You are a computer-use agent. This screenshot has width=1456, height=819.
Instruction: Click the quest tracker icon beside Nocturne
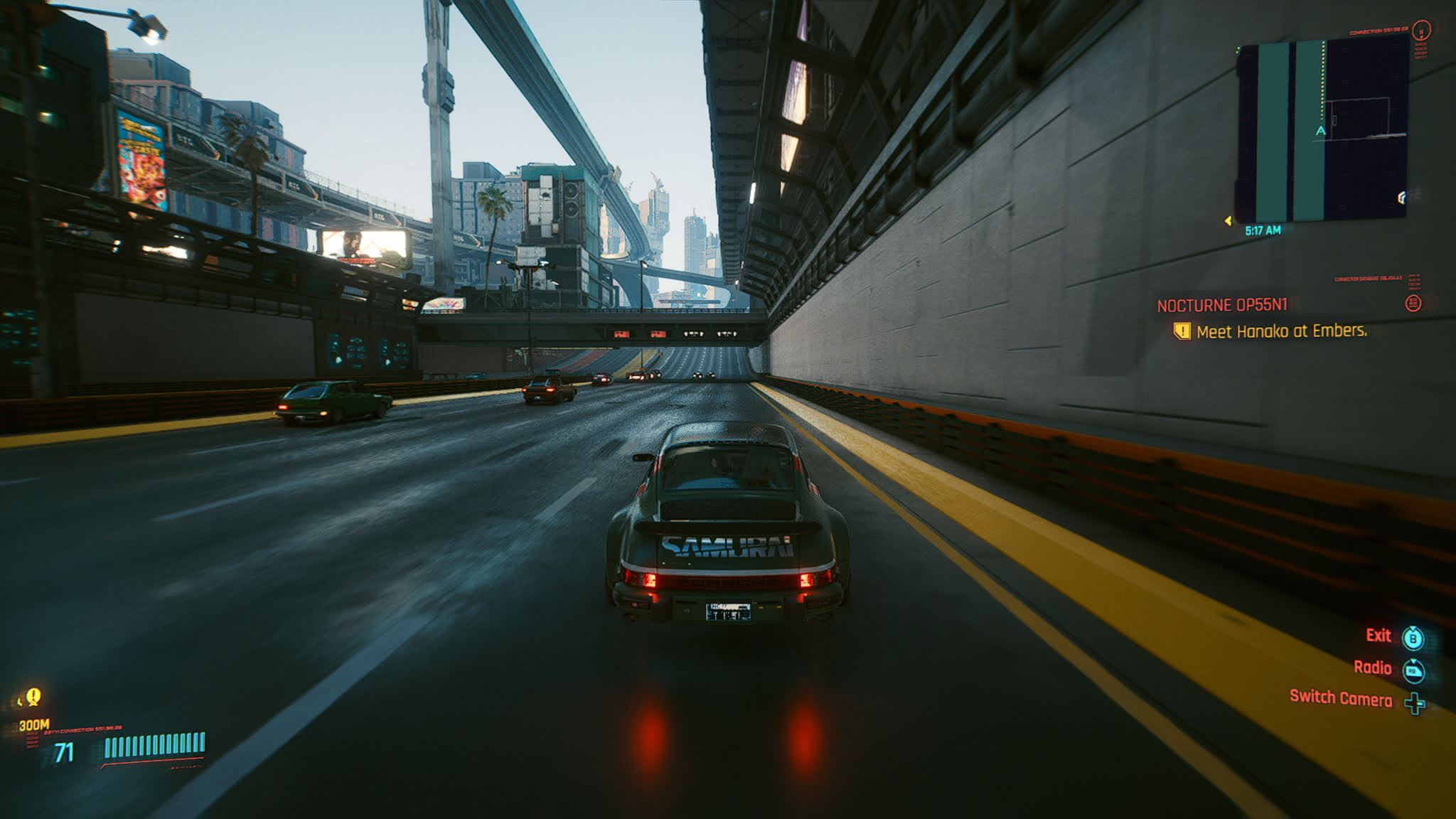click(x=1413, y=304)
